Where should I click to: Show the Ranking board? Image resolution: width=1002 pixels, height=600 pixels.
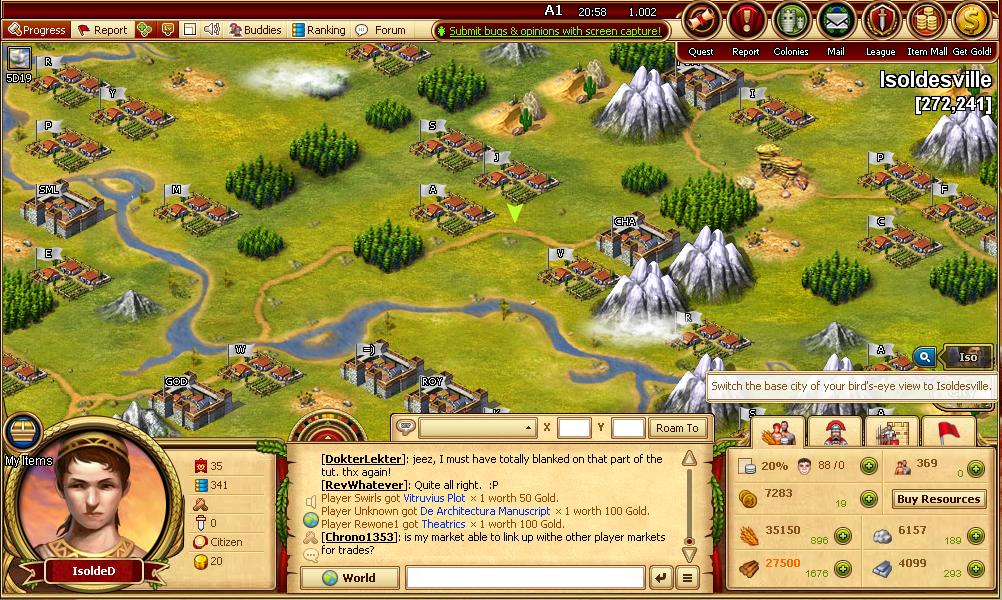tap(317, 30)
